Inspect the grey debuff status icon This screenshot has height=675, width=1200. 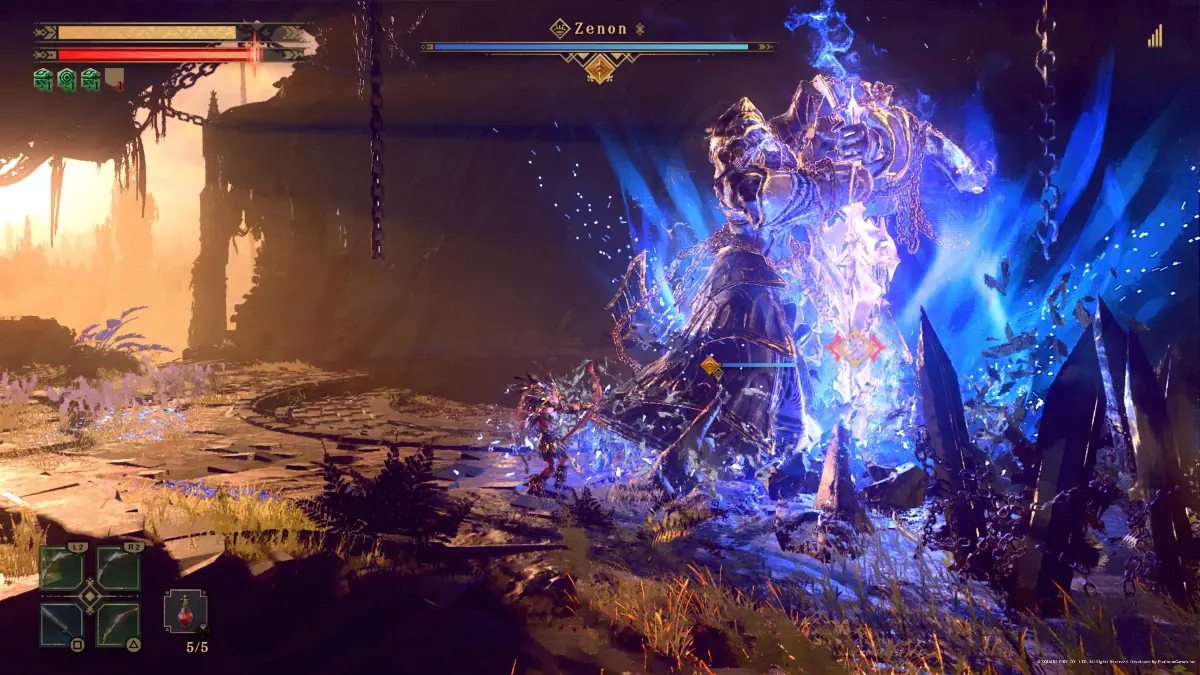click(114, 79)
